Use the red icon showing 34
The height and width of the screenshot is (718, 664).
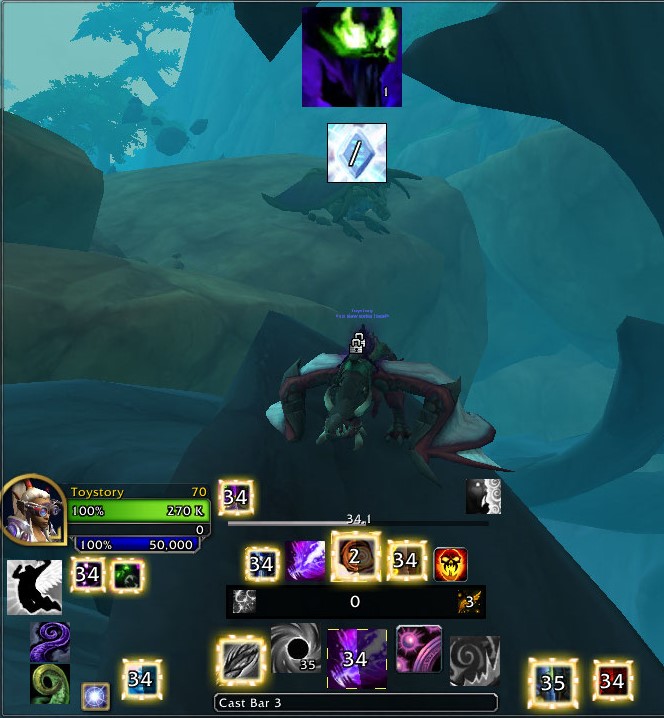tap(612, 682)
